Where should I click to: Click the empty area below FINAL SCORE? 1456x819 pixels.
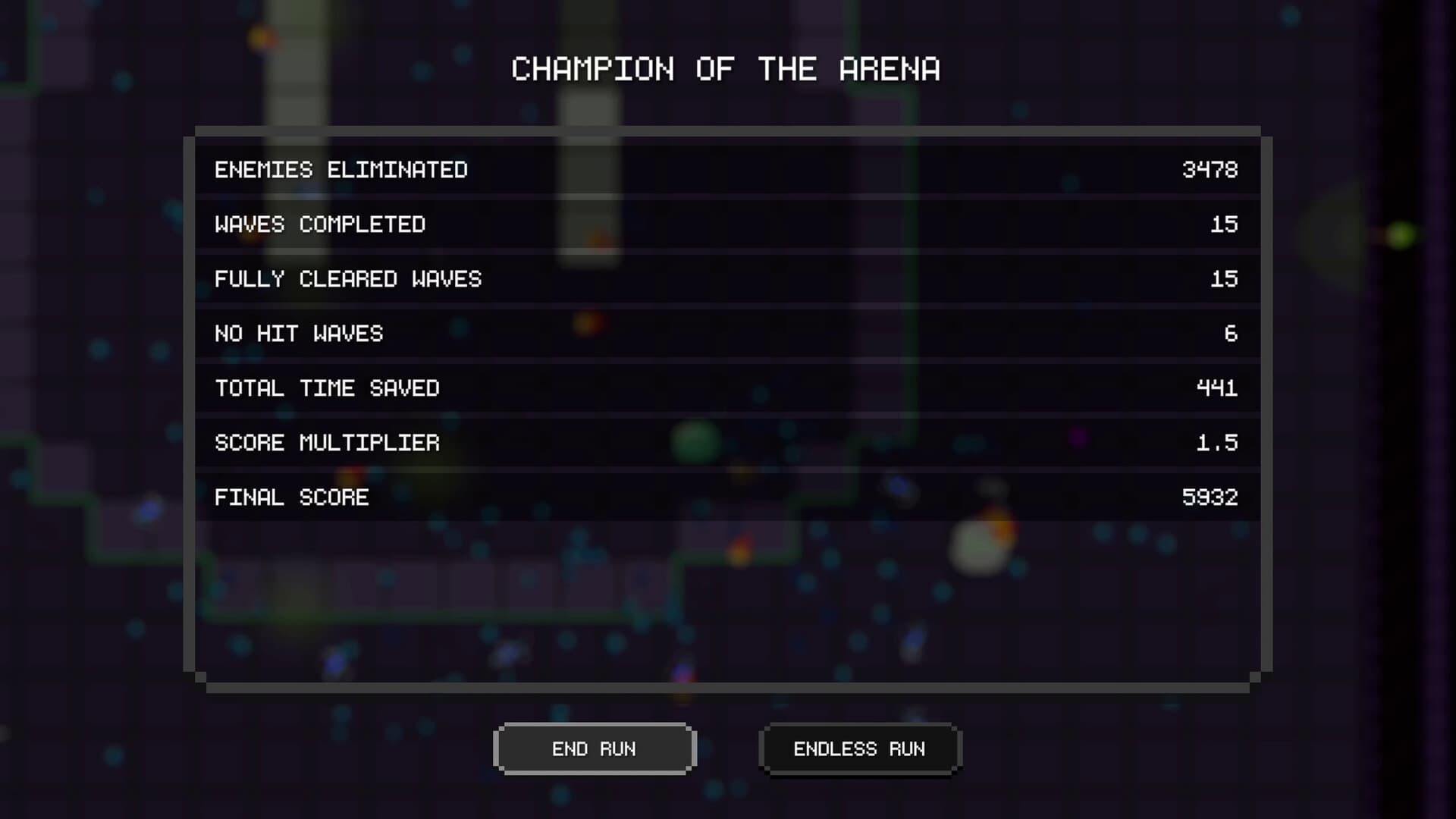point(728,599)
